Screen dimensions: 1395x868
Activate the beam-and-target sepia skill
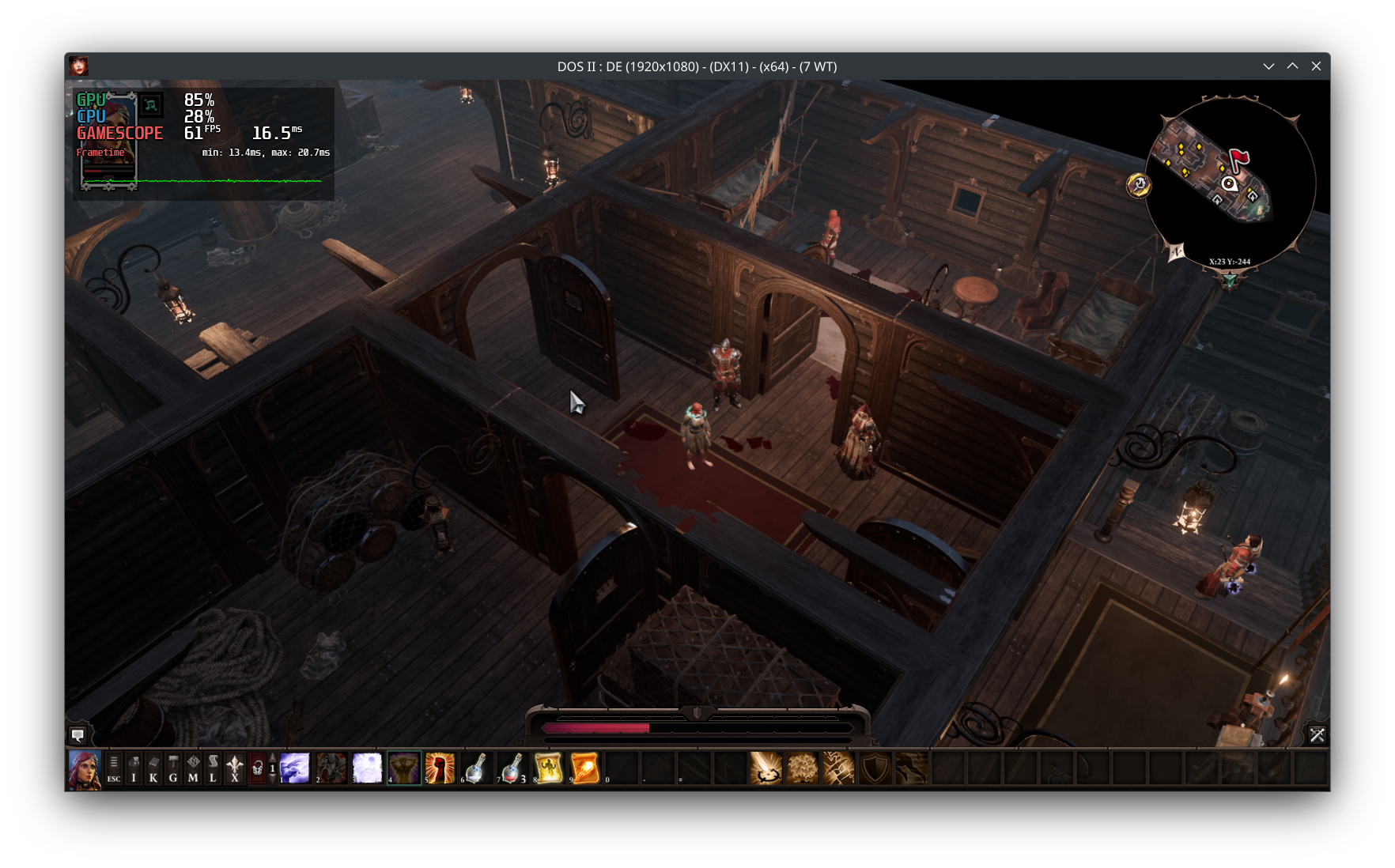pyautogui.click(x=766, y=768)
